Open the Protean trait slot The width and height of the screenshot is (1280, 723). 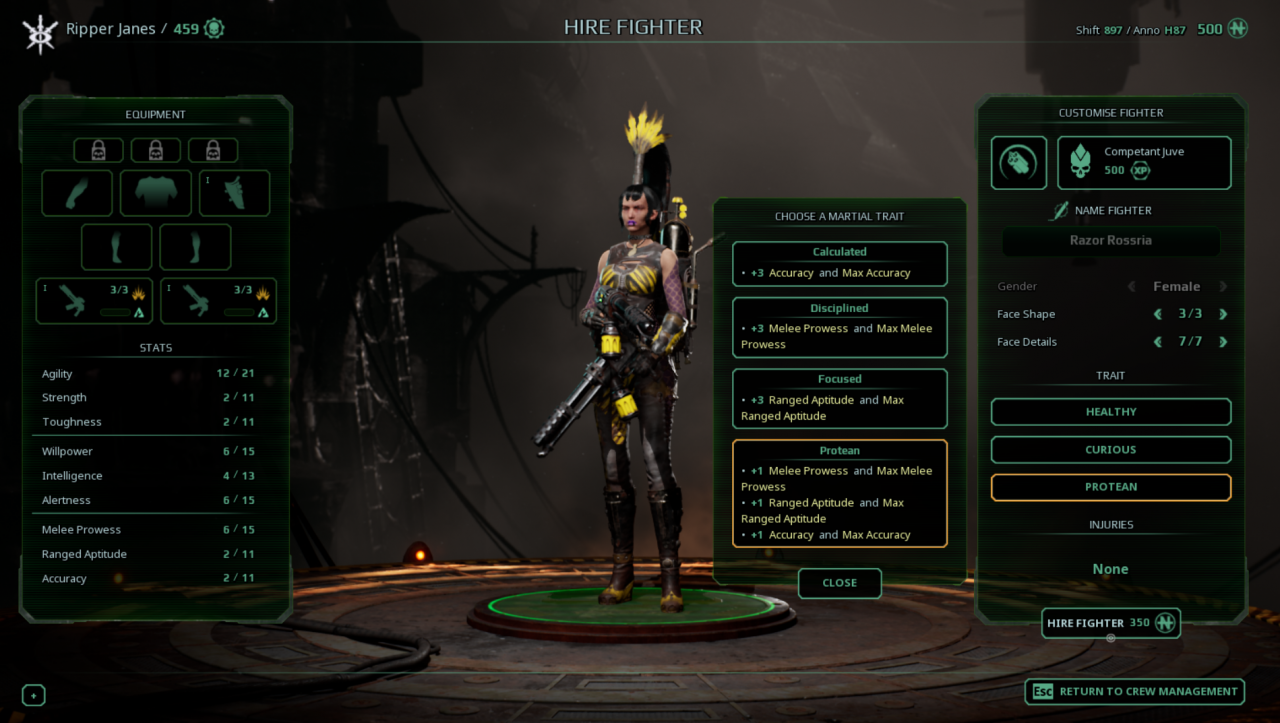1110,487
